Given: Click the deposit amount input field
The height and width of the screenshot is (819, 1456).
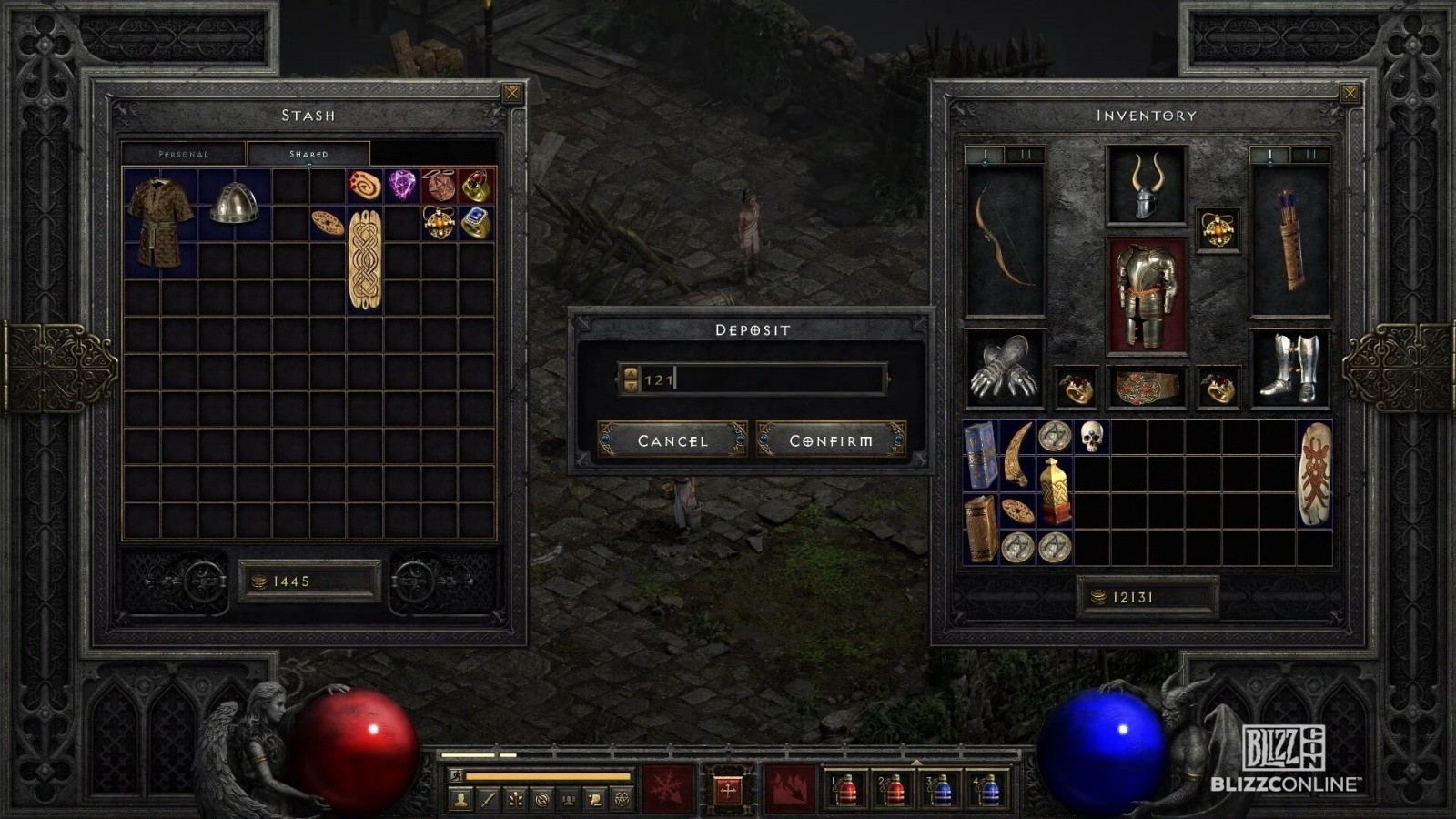Looking at the screenshot, I should 764,379.
